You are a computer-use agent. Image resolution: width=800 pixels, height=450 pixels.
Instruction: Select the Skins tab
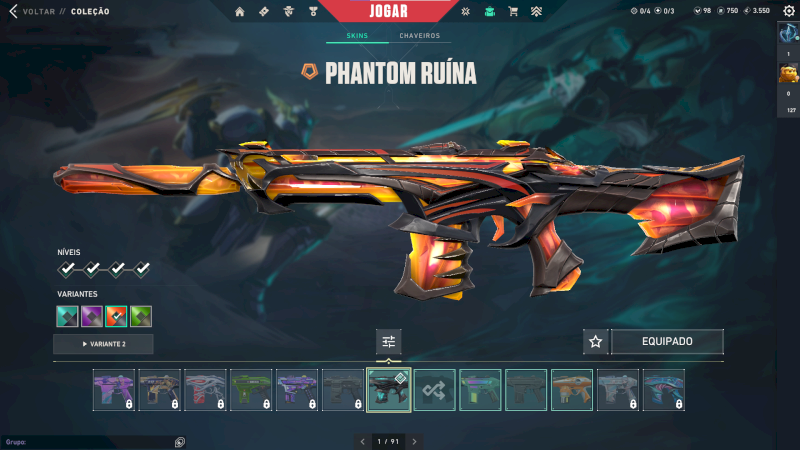357,36
